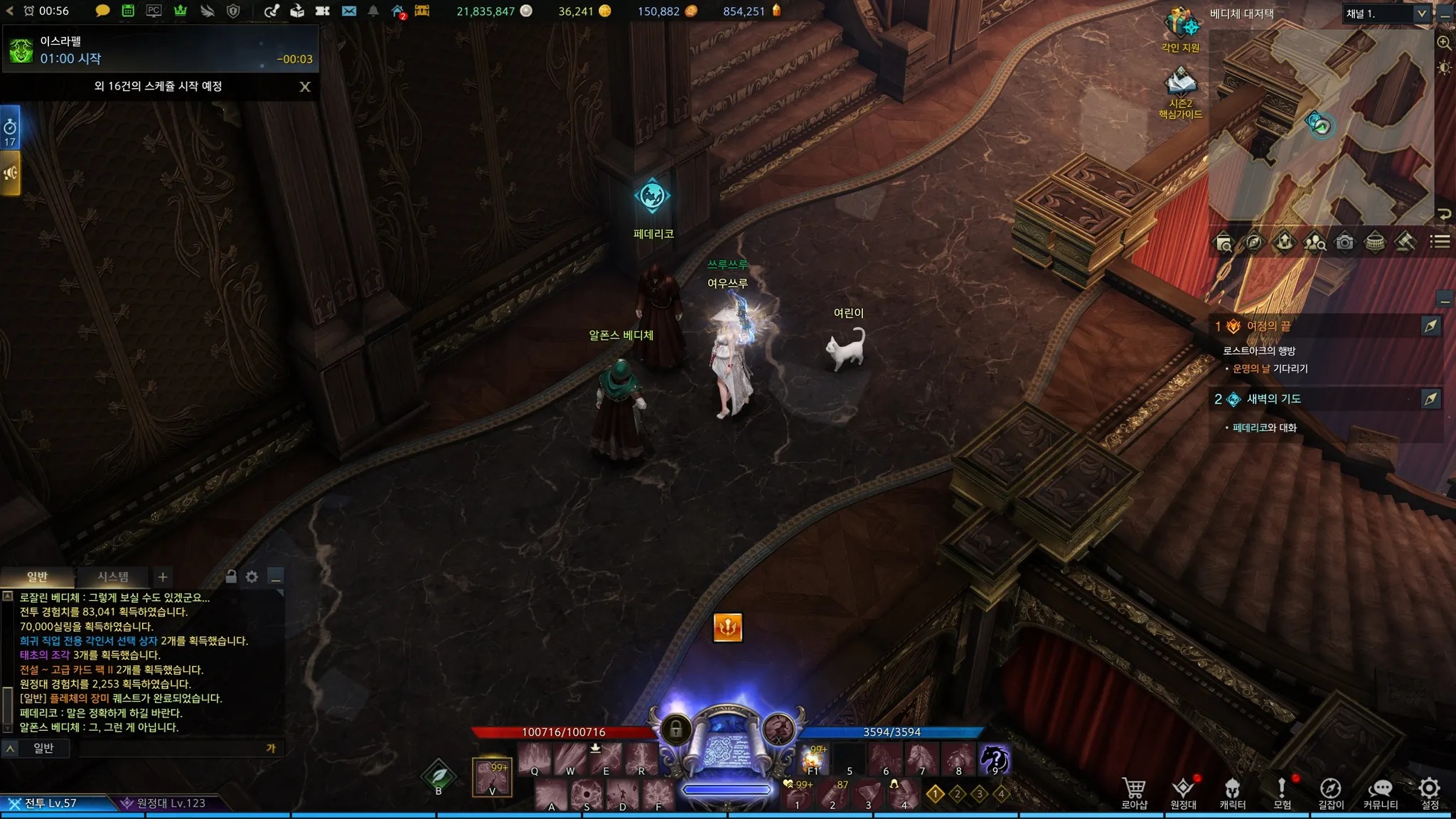Zoom in the minimap
Screen dimensions: 1456x819
(x=1444, y=43)
